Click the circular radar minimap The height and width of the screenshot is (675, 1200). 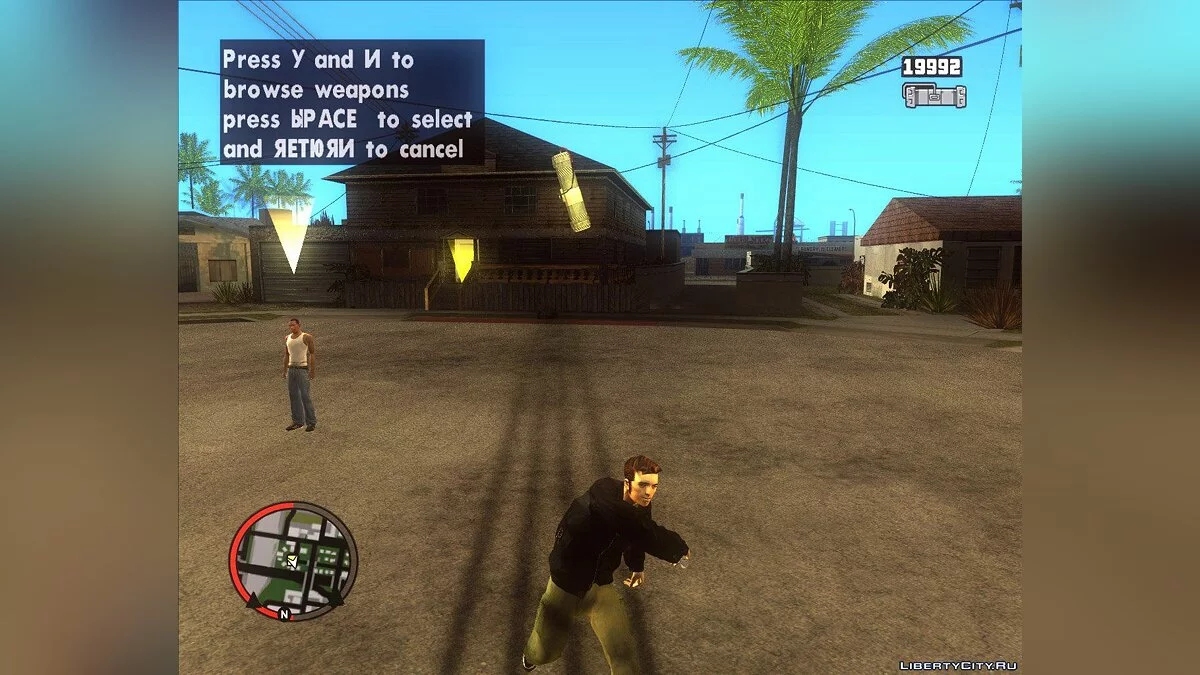coord(293,560)
